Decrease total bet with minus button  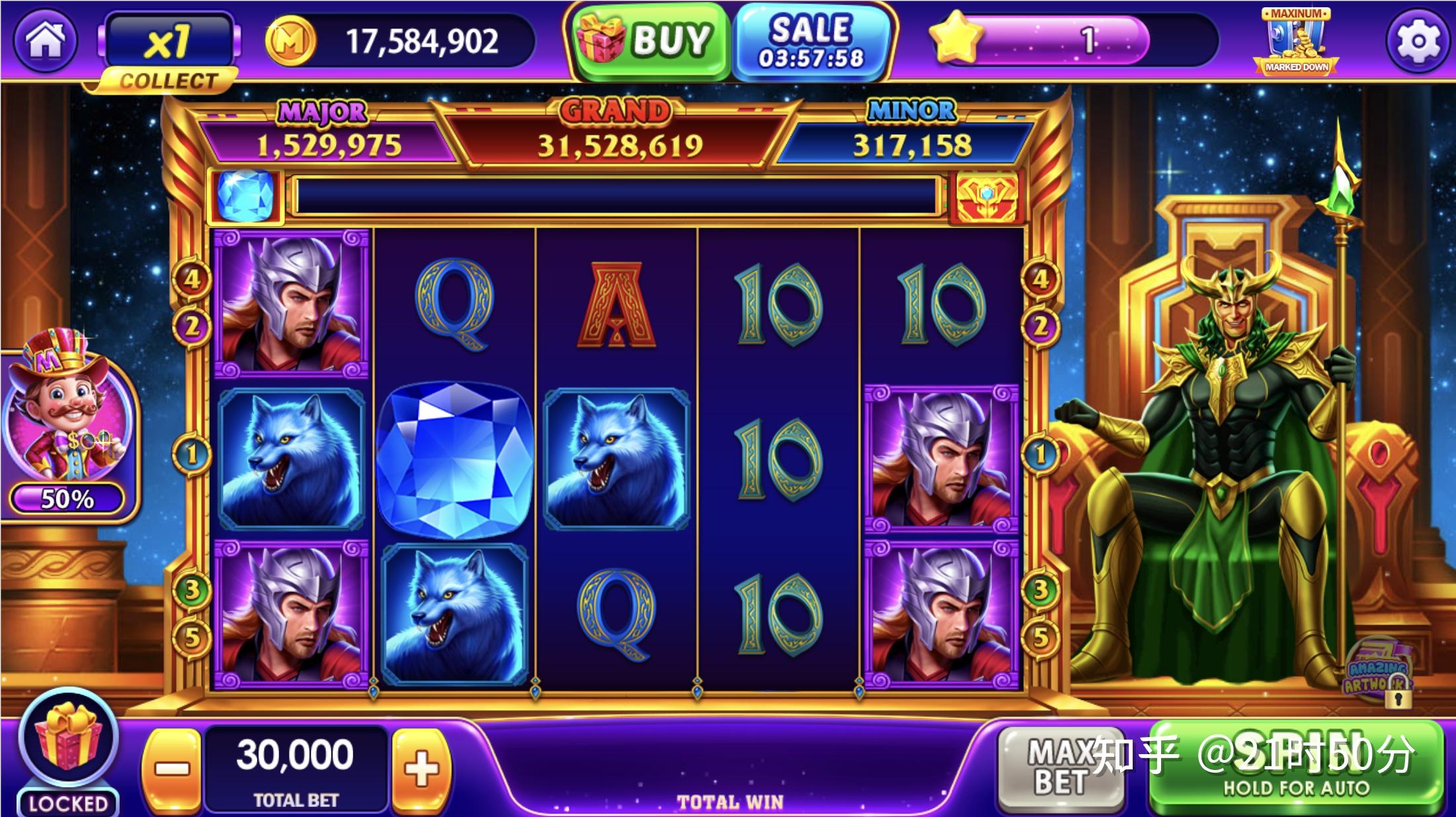[x=171, y=769]
